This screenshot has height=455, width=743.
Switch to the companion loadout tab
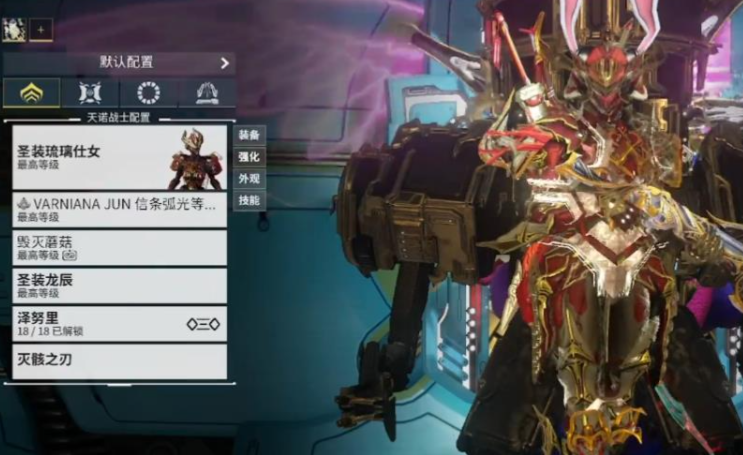pyautogui.click(x=90, y=93)
